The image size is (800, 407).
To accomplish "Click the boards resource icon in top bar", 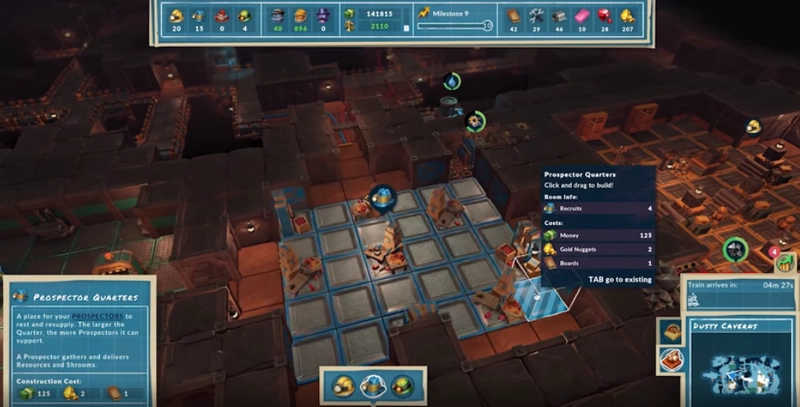I will tap(513, 15).
